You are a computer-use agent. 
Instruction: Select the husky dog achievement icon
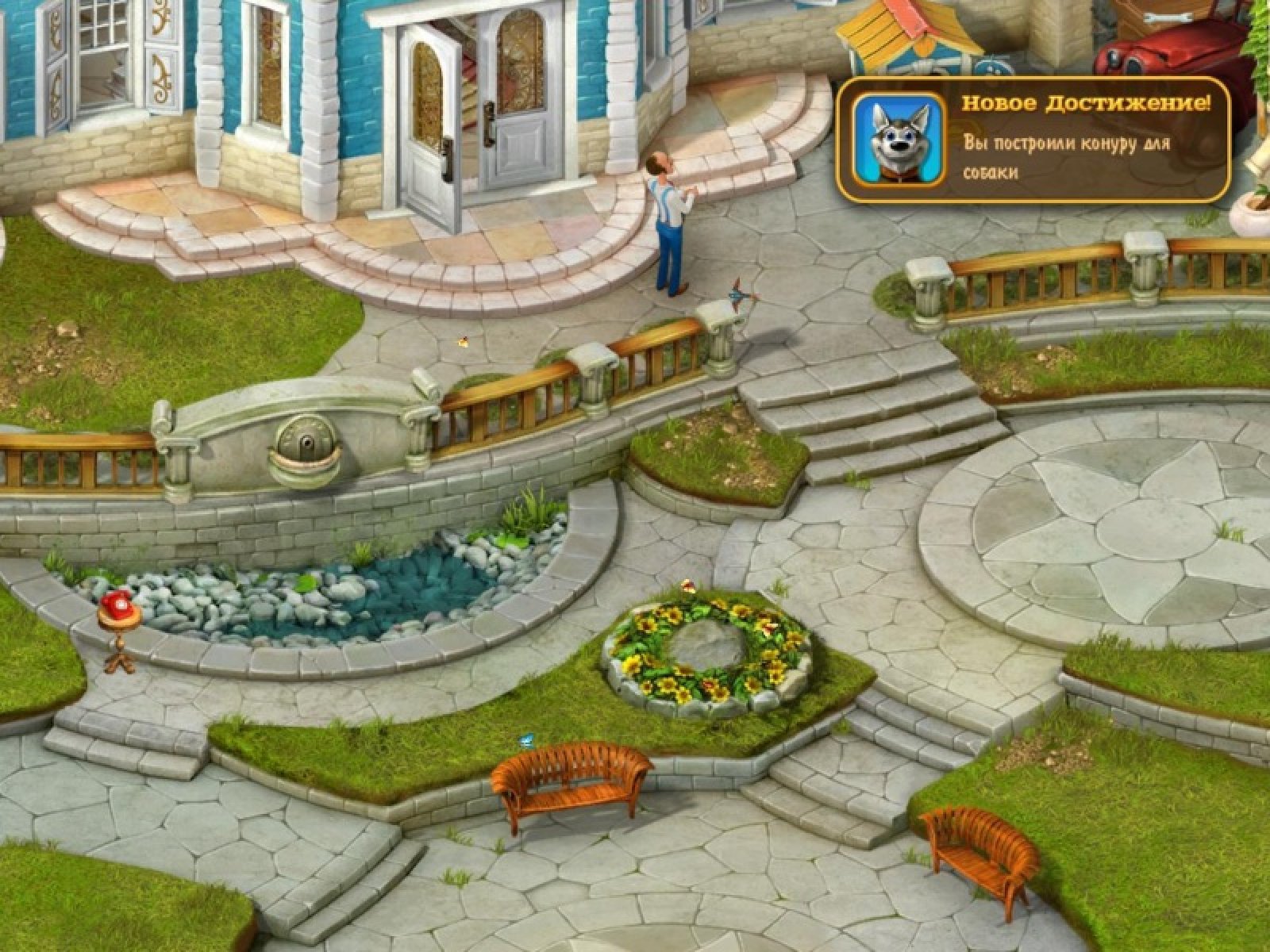(897, 140)
